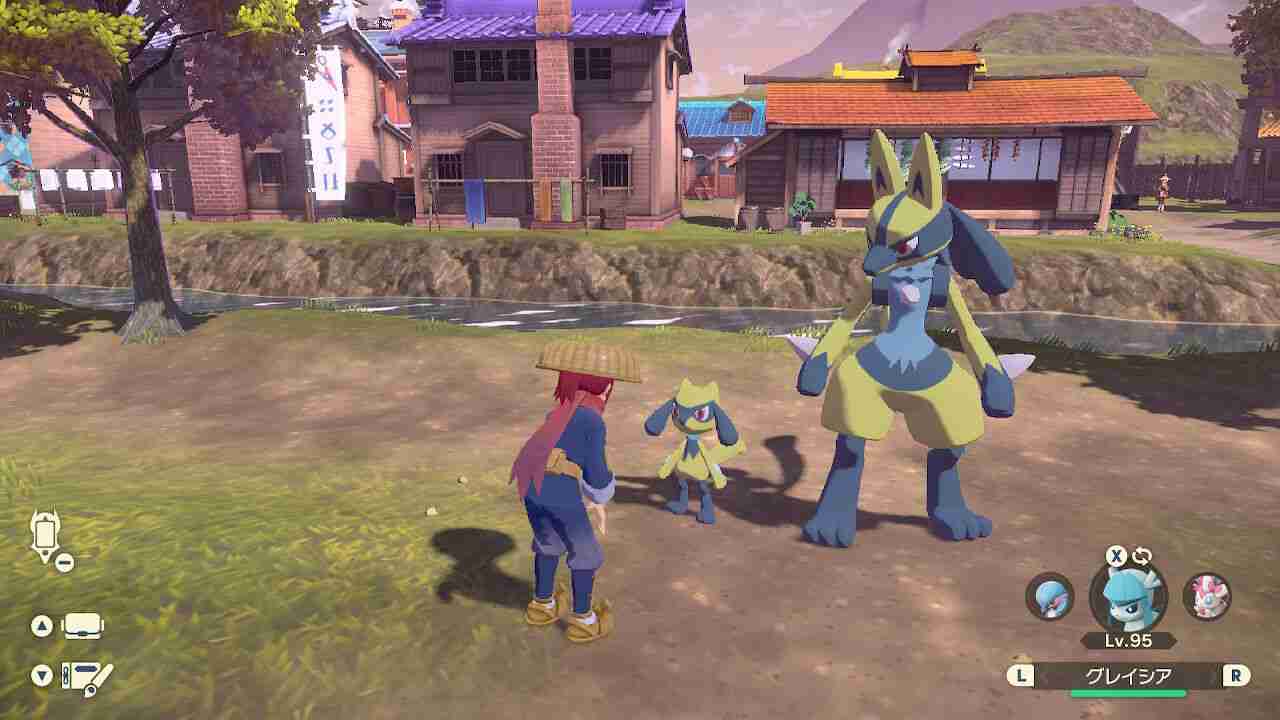The image size is (1280, 720).
Task: Click Glaceon's portrait in the party ring
Action: point(1127,599)
